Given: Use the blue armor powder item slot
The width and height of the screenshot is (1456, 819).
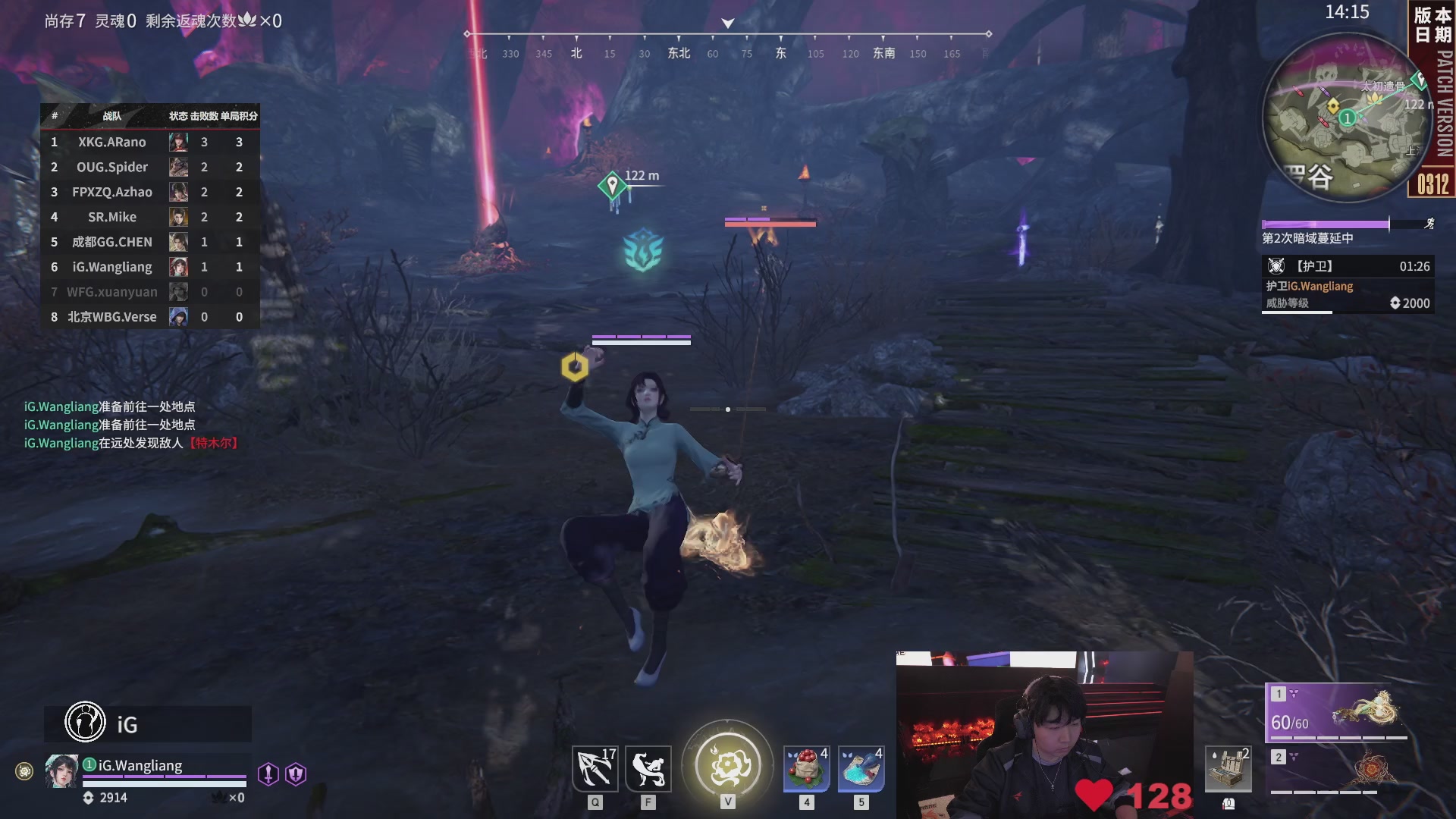Looking at the screenshot, I should [861, 769].
